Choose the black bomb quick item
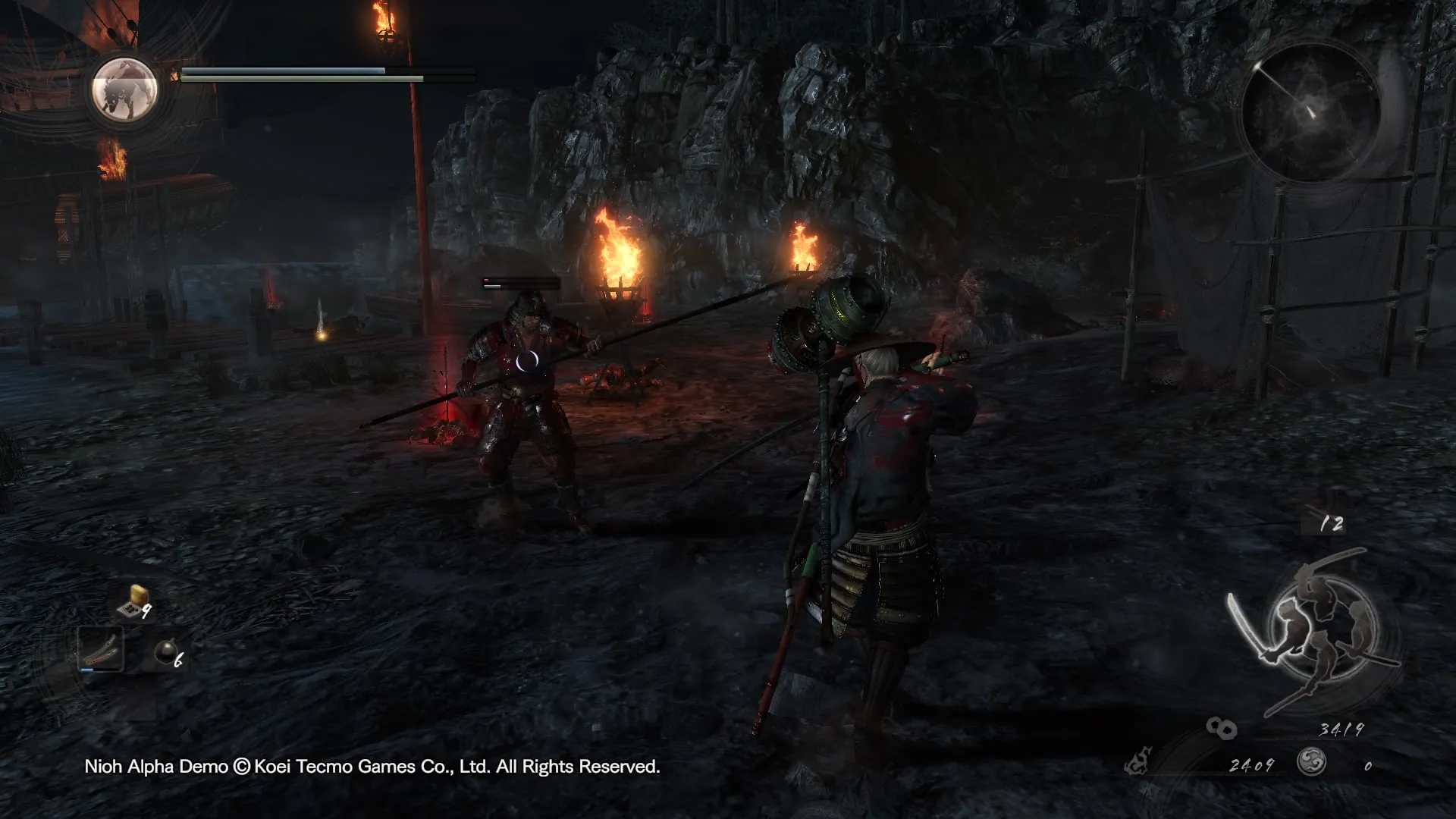This screenshot has height=819, width=1456. (166, 653)
